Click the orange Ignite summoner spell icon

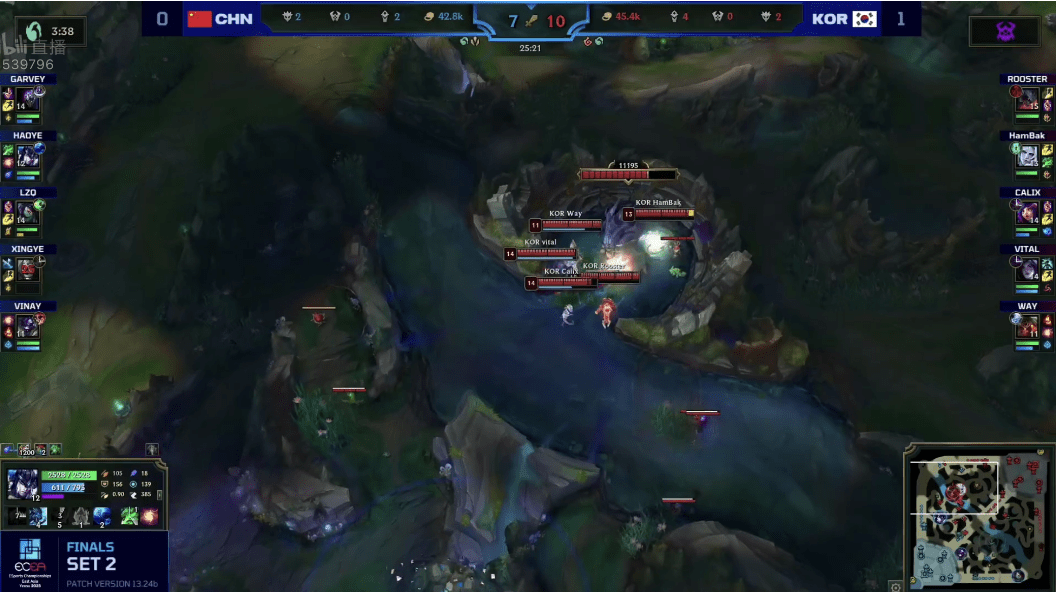(150, 517)
